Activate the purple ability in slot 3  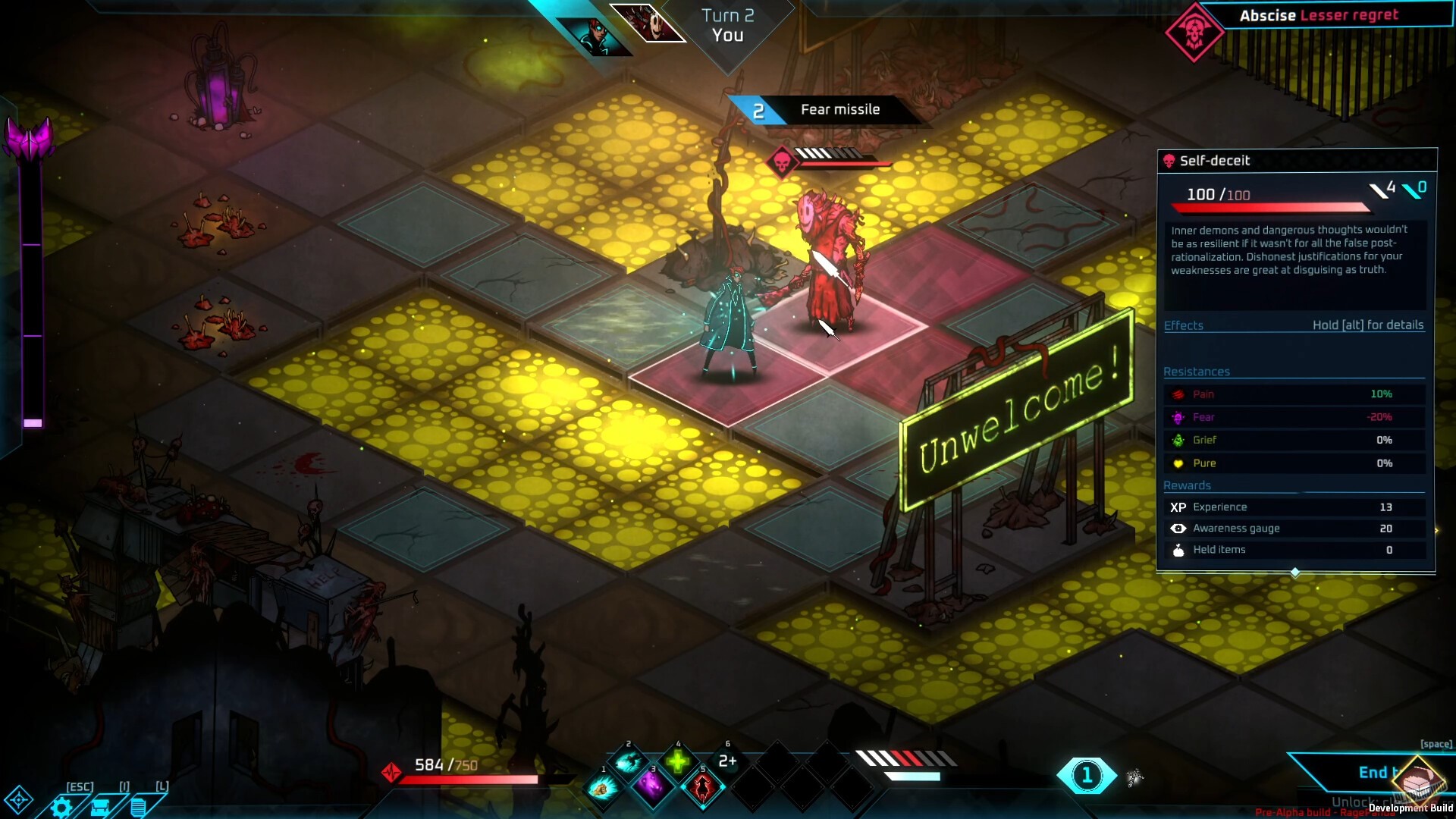[653, 789]
